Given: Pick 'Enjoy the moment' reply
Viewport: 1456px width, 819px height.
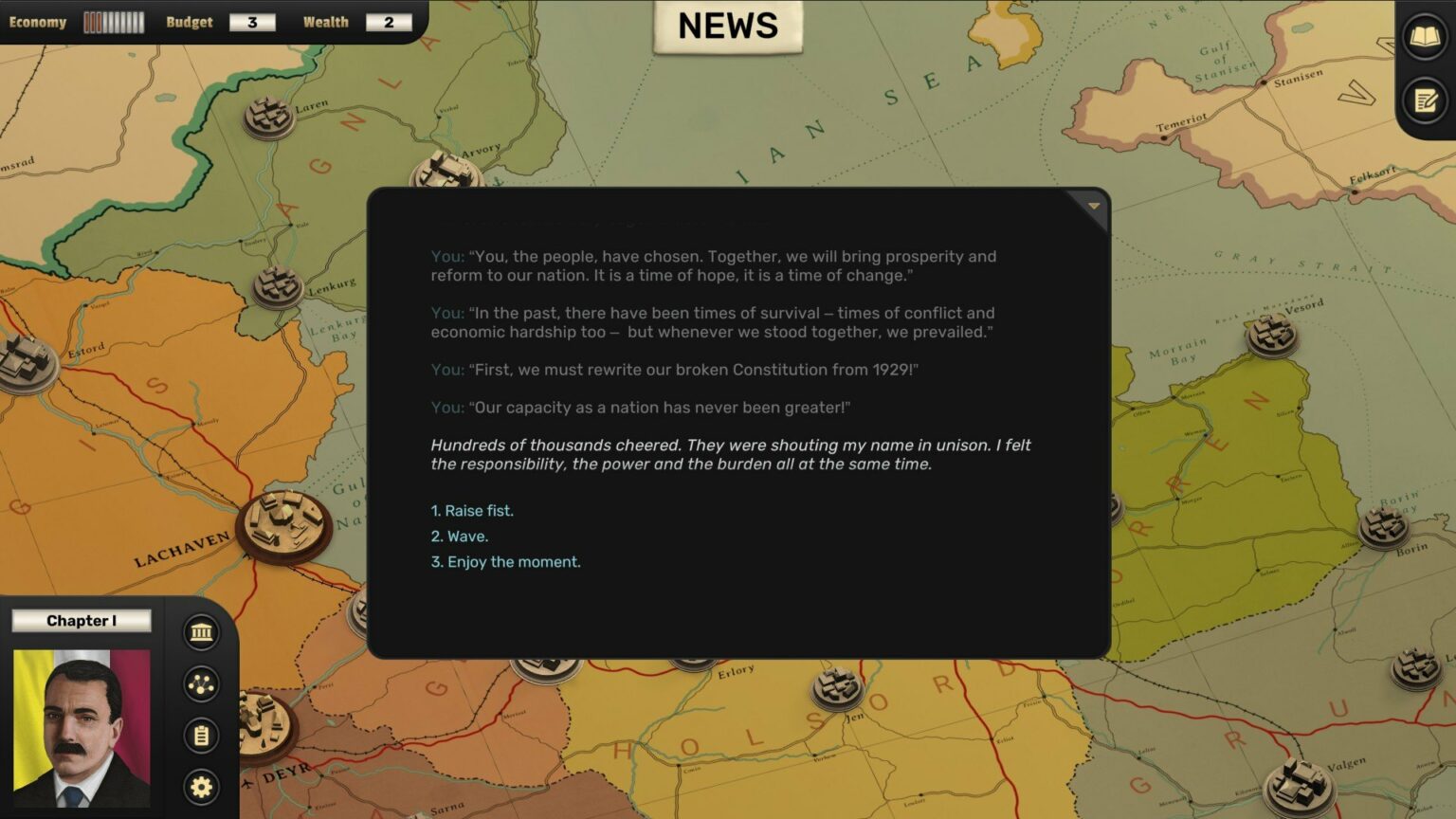Looking at the screenshot, I should point(505,562).
